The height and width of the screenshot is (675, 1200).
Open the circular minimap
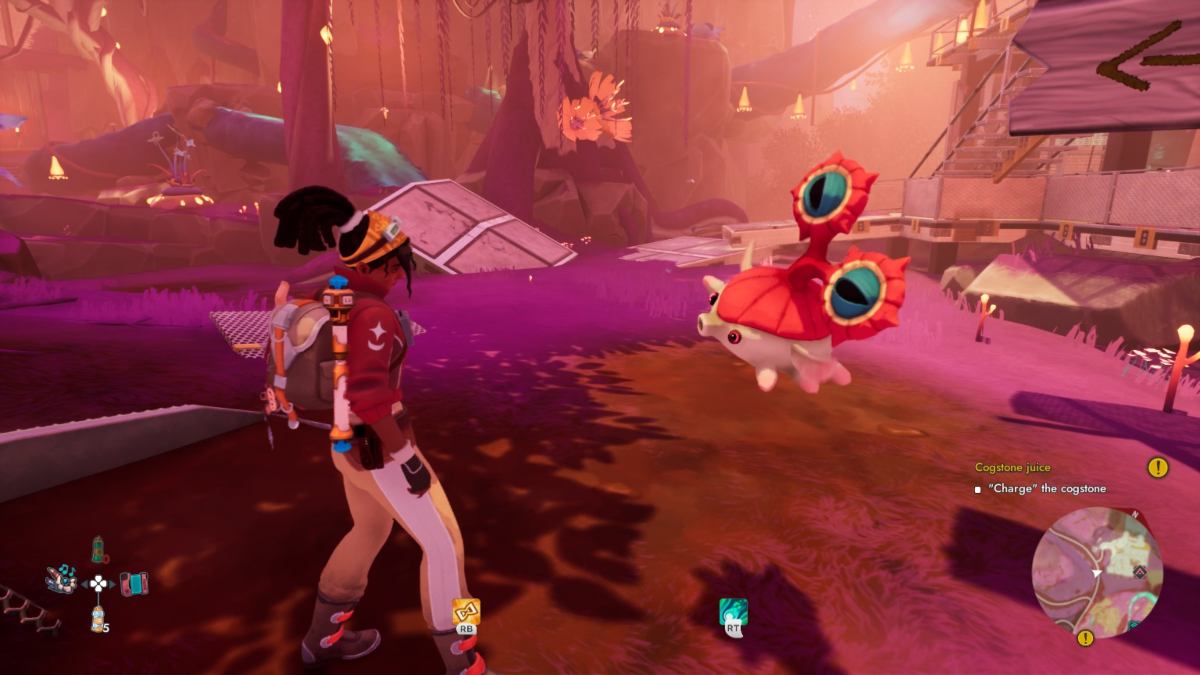click(1097, 571)
